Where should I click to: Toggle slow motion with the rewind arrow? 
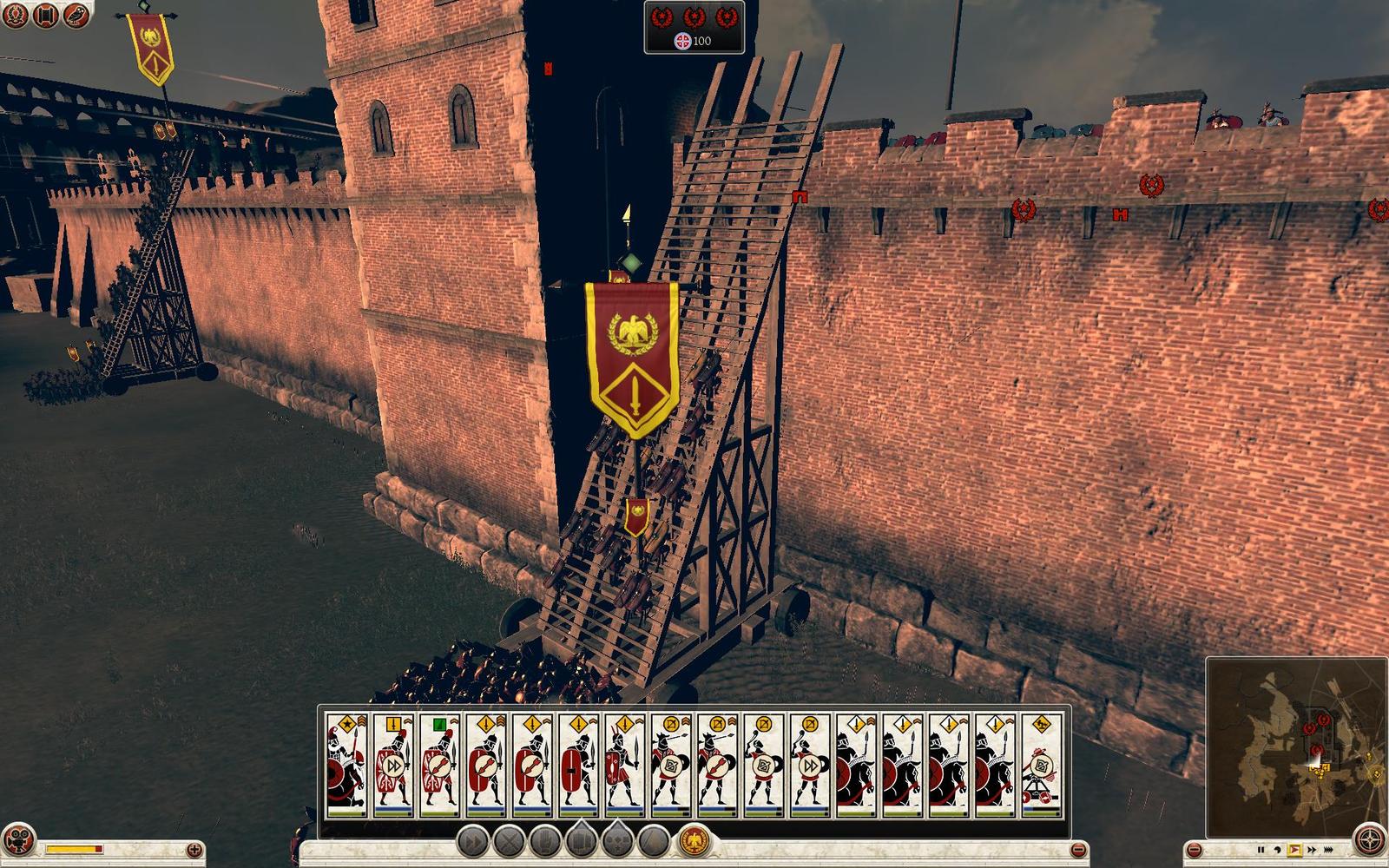[x=1277, y=850]
